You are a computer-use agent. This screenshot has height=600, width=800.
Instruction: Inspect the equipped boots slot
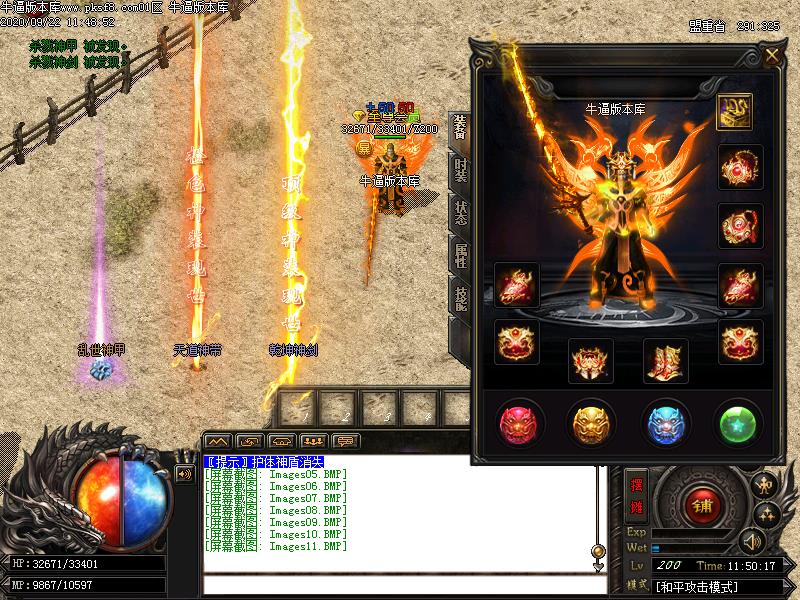(665, 360)
